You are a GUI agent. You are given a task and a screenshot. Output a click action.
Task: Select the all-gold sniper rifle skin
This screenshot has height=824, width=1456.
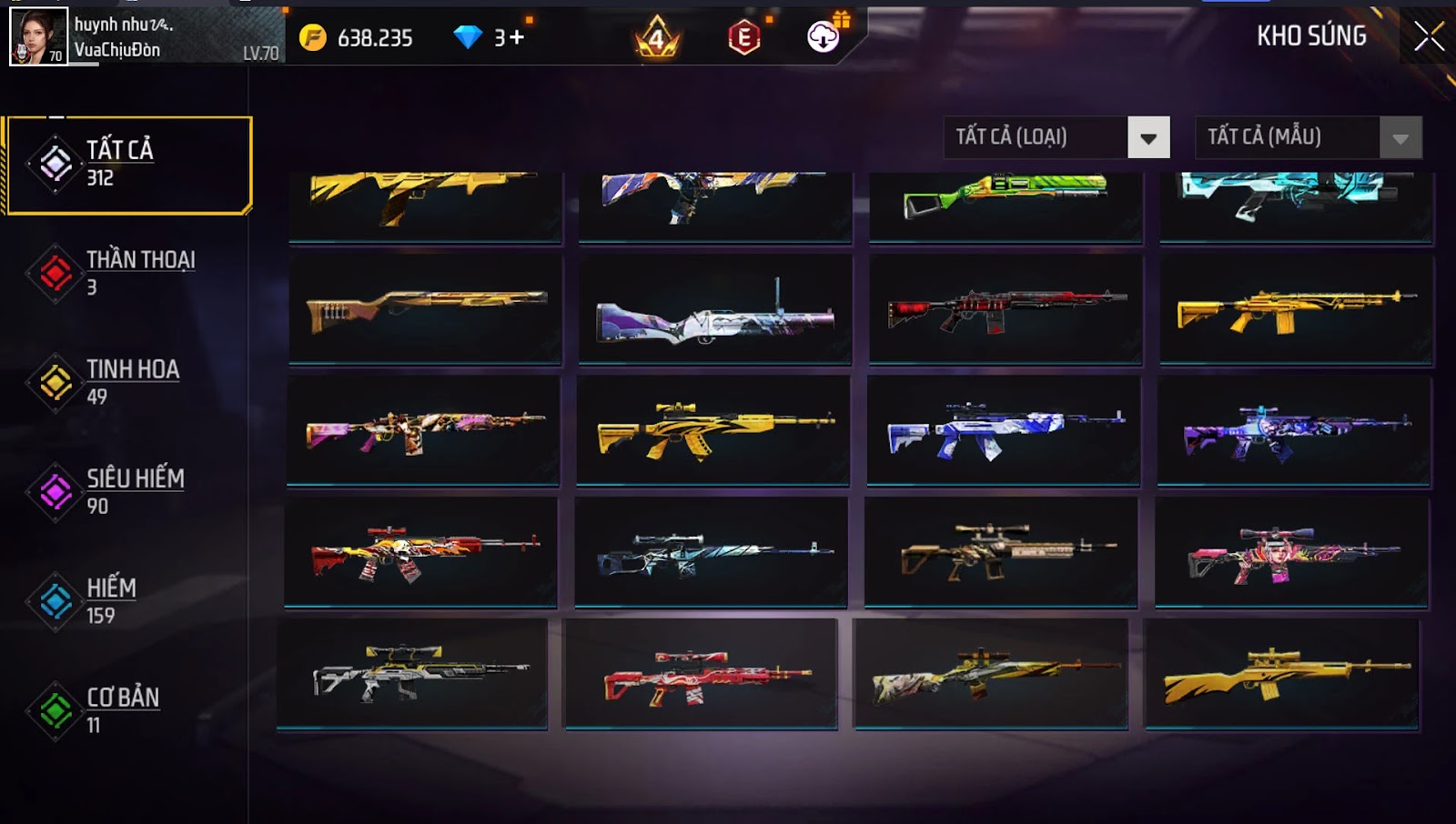(x=1281, y=675)
